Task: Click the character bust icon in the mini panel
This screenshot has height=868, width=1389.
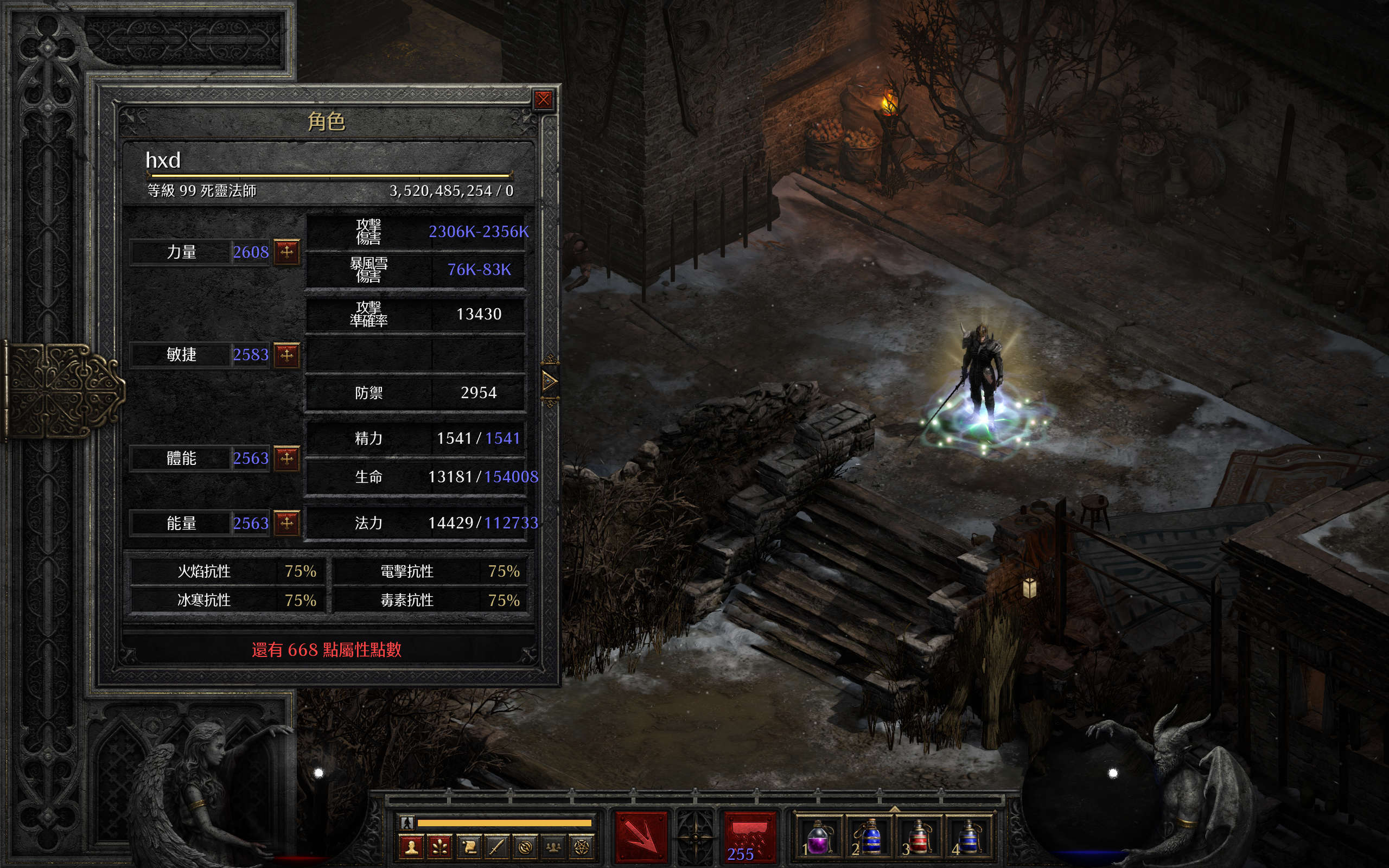Action: coord(411,847)
